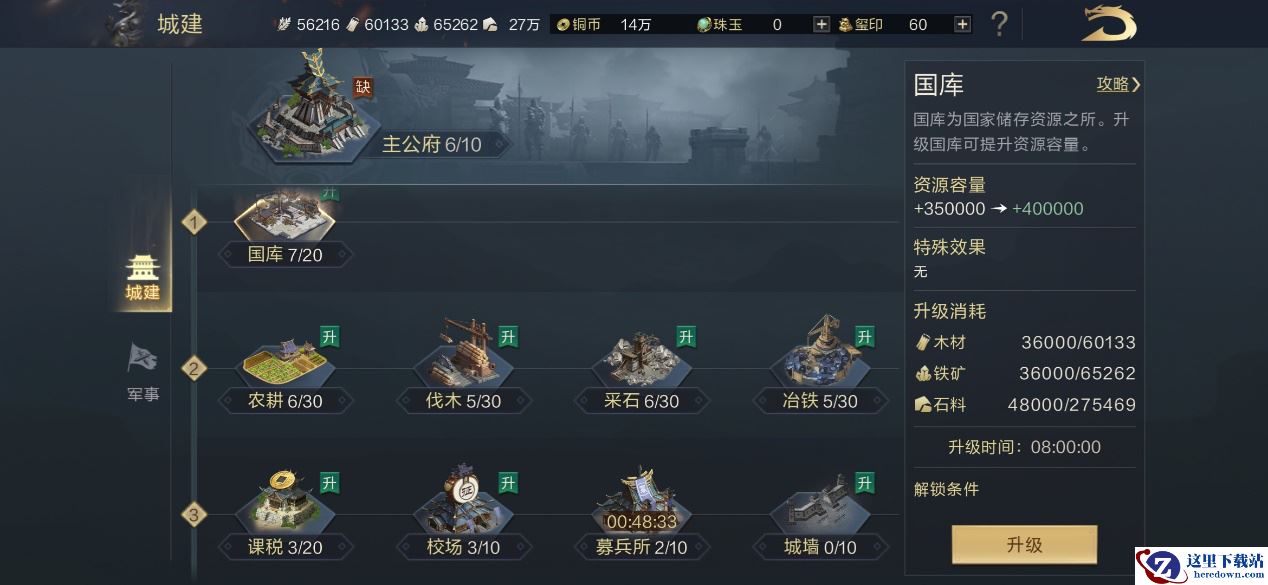
Task: Click the 升级 upgrade button
Action: (x=1024, y=545)
